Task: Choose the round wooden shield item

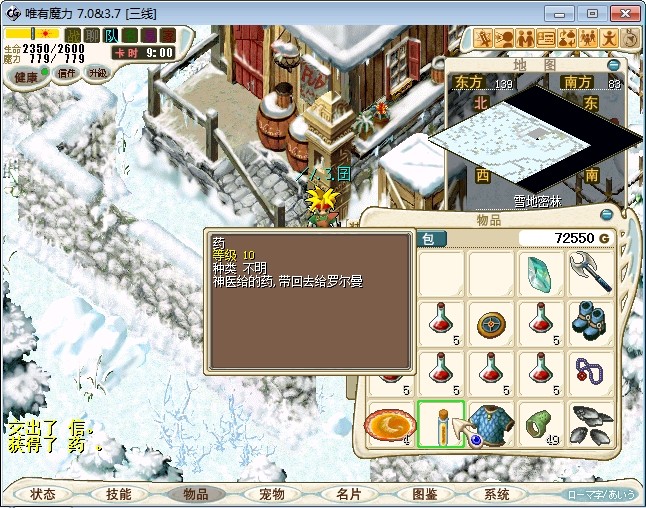Action: pos(490,322)
